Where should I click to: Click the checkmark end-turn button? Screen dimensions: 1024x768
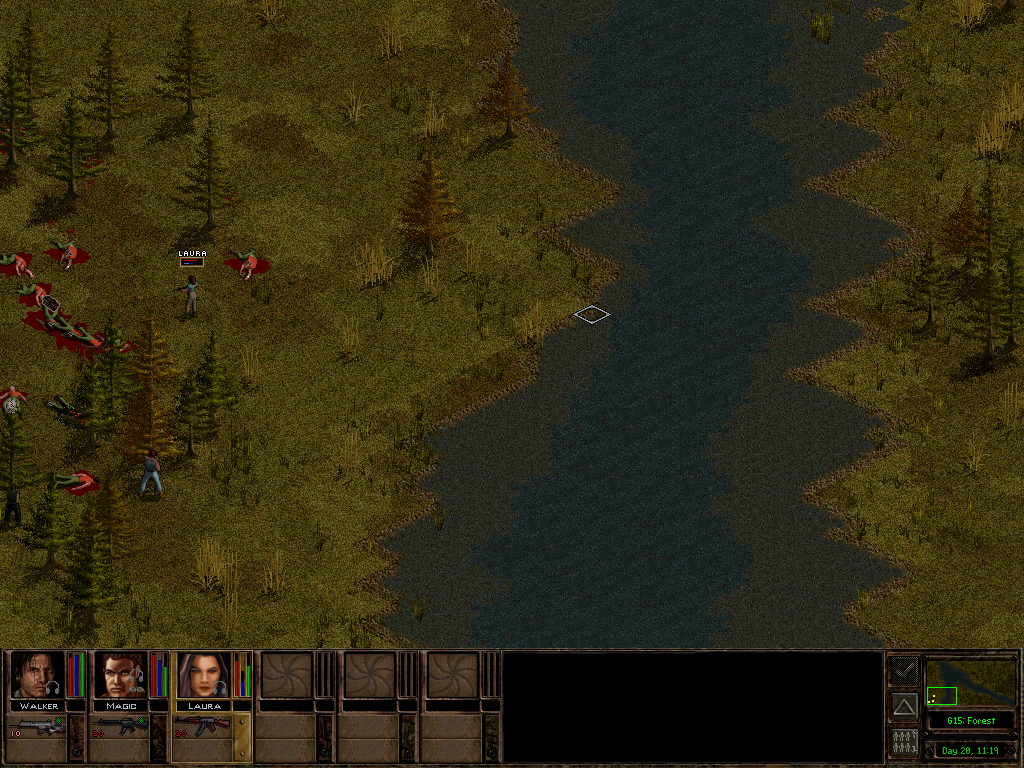pyautogui.click(x=904, y=670)
